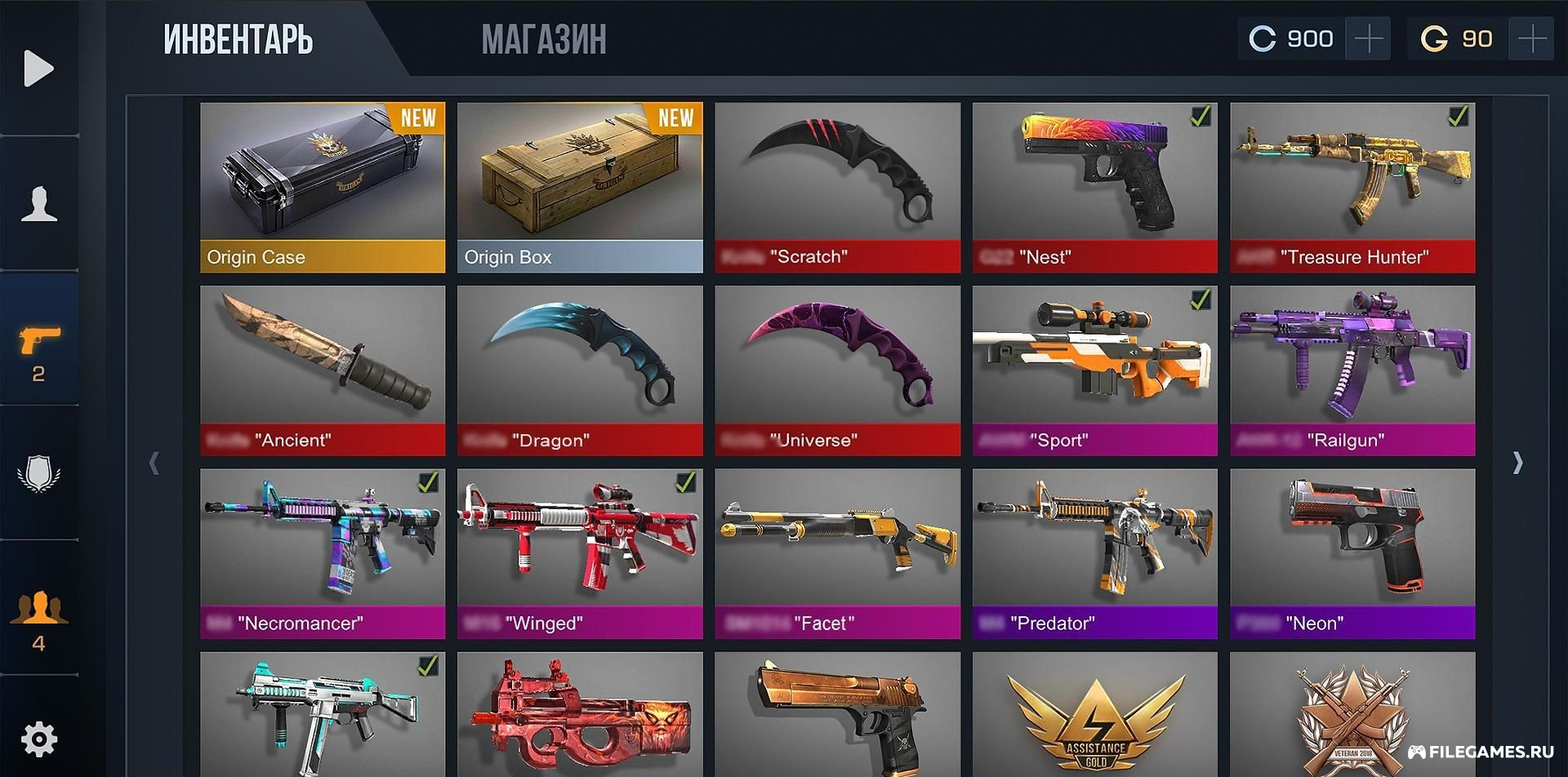The image size is (1568, 777).
Task: Open the Инвентарь inventory tab
Action: [x=238, y=39]
